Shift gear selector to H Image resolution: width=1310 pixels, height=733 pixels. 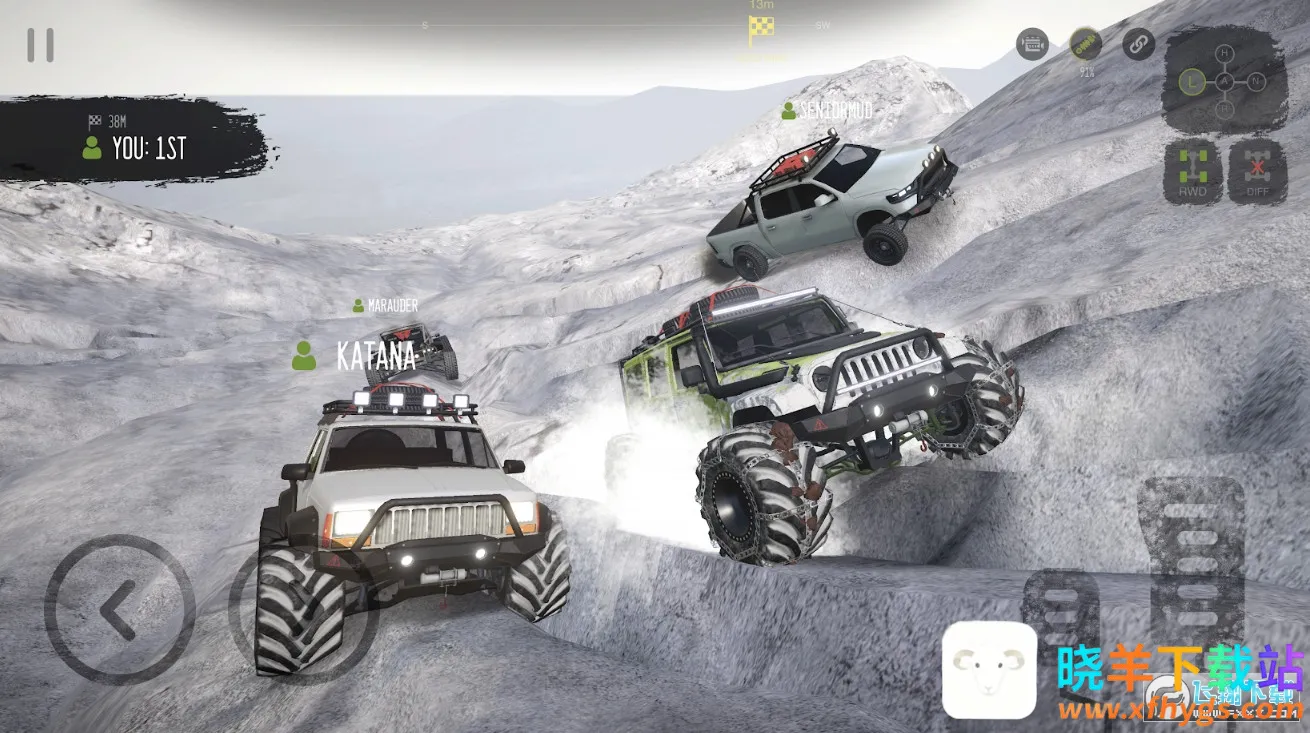tap(1224, 53)
